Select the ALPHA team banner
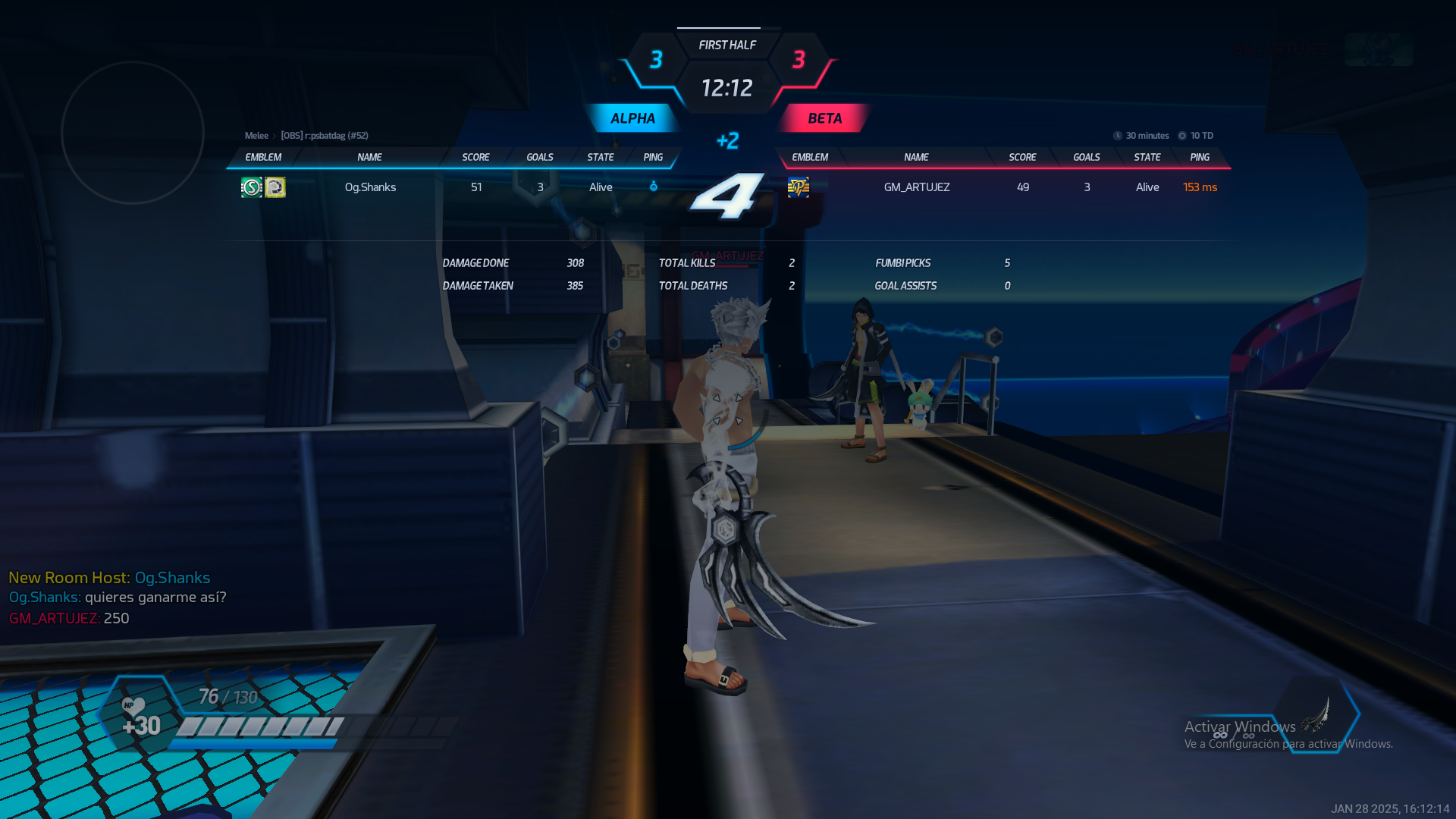Image resolution: width=1456 pixels, height=819 pixels. (632, 118)
